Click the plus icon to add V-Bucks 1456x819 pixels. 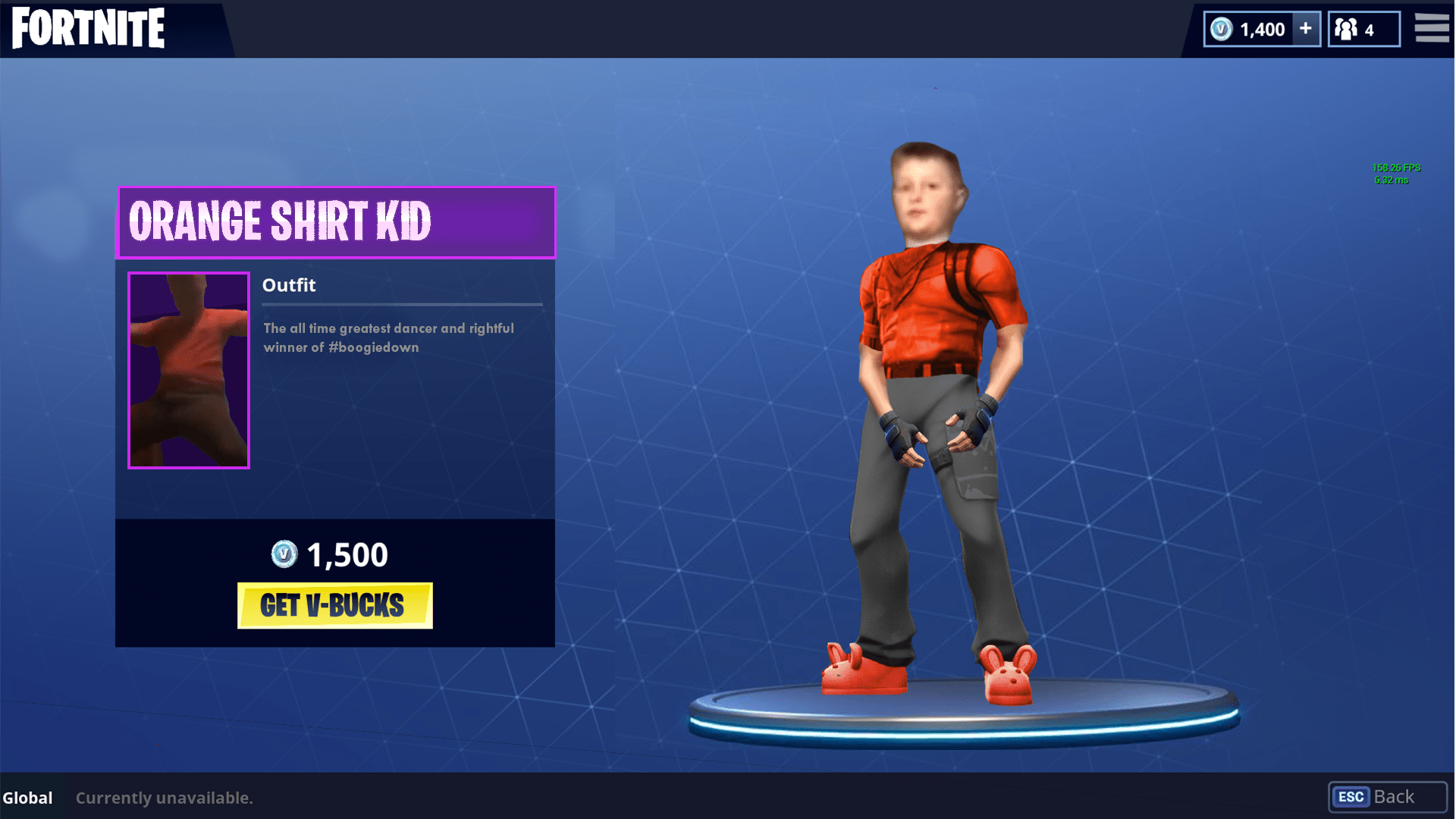[1305, 28]
